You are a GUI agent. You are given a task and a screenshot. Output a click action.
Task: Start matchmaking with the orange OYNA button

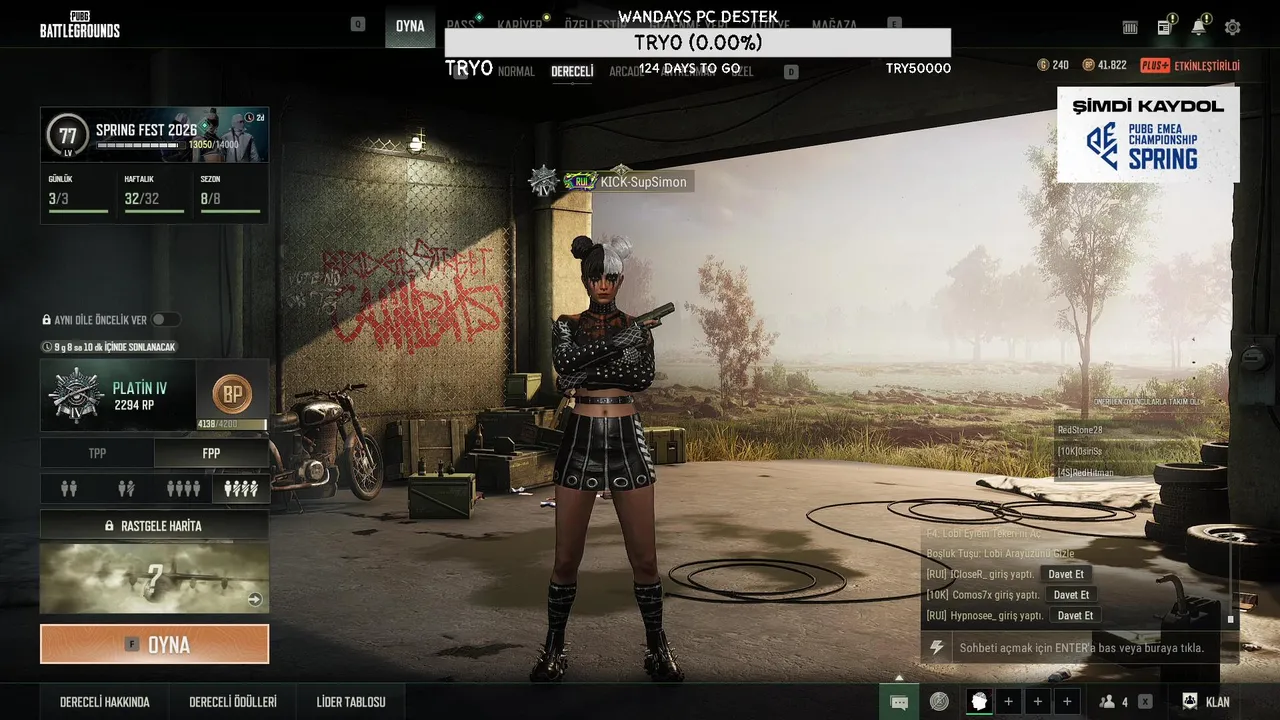[x=154, y=644]
